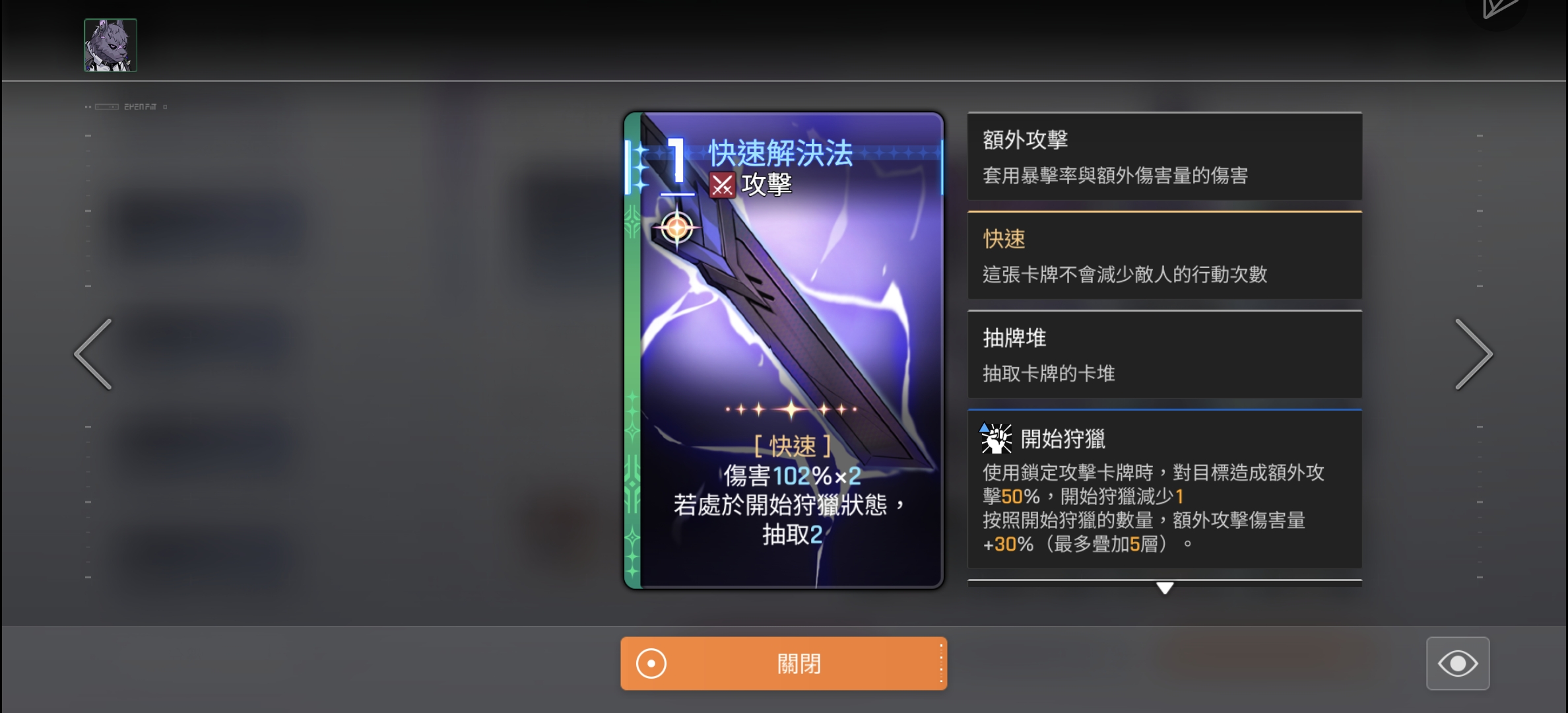The image size is (1568, 713).
Task: Click the blue triangle marker on 開始狩獵 panel
Action: pyautogui.click(x=984, y=430)
